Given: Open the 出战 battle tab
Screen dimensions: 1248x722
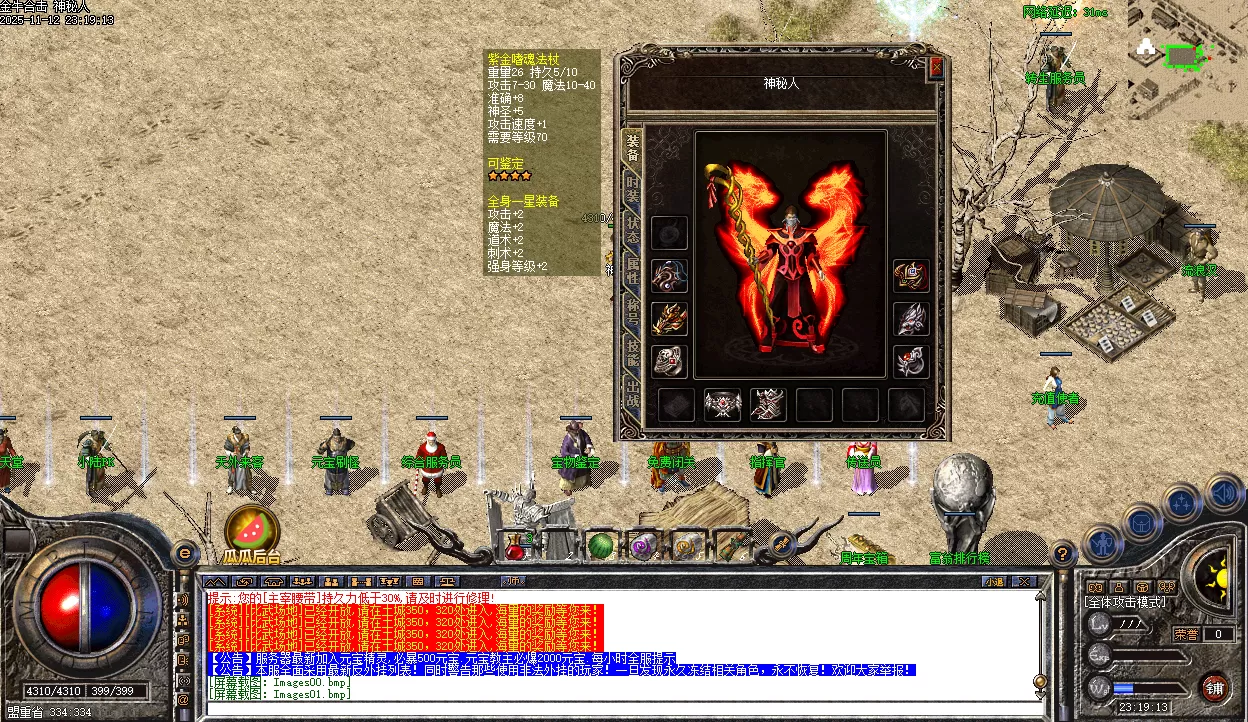Looking at the screenshot, I should (x=632, y=390).
